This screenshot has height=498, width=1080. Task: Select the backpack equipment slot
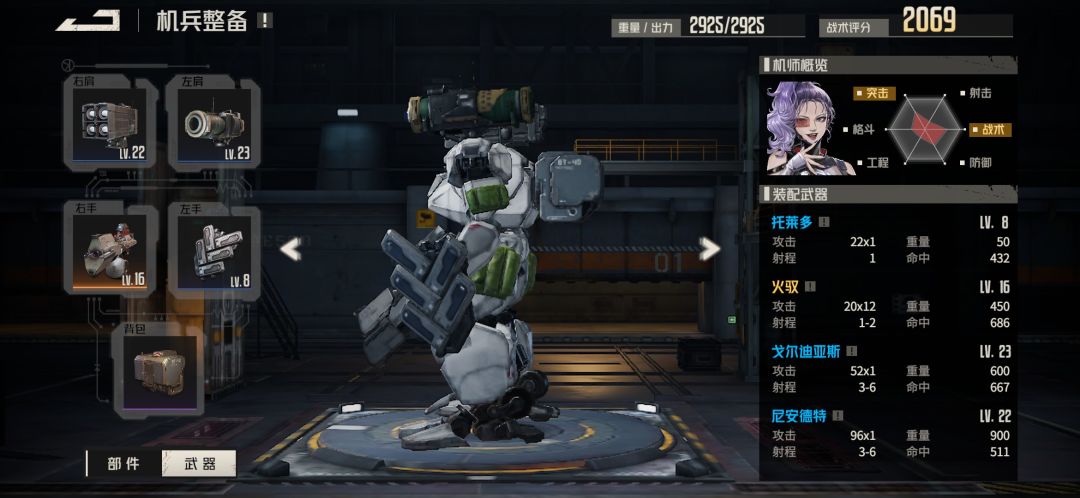159,370
